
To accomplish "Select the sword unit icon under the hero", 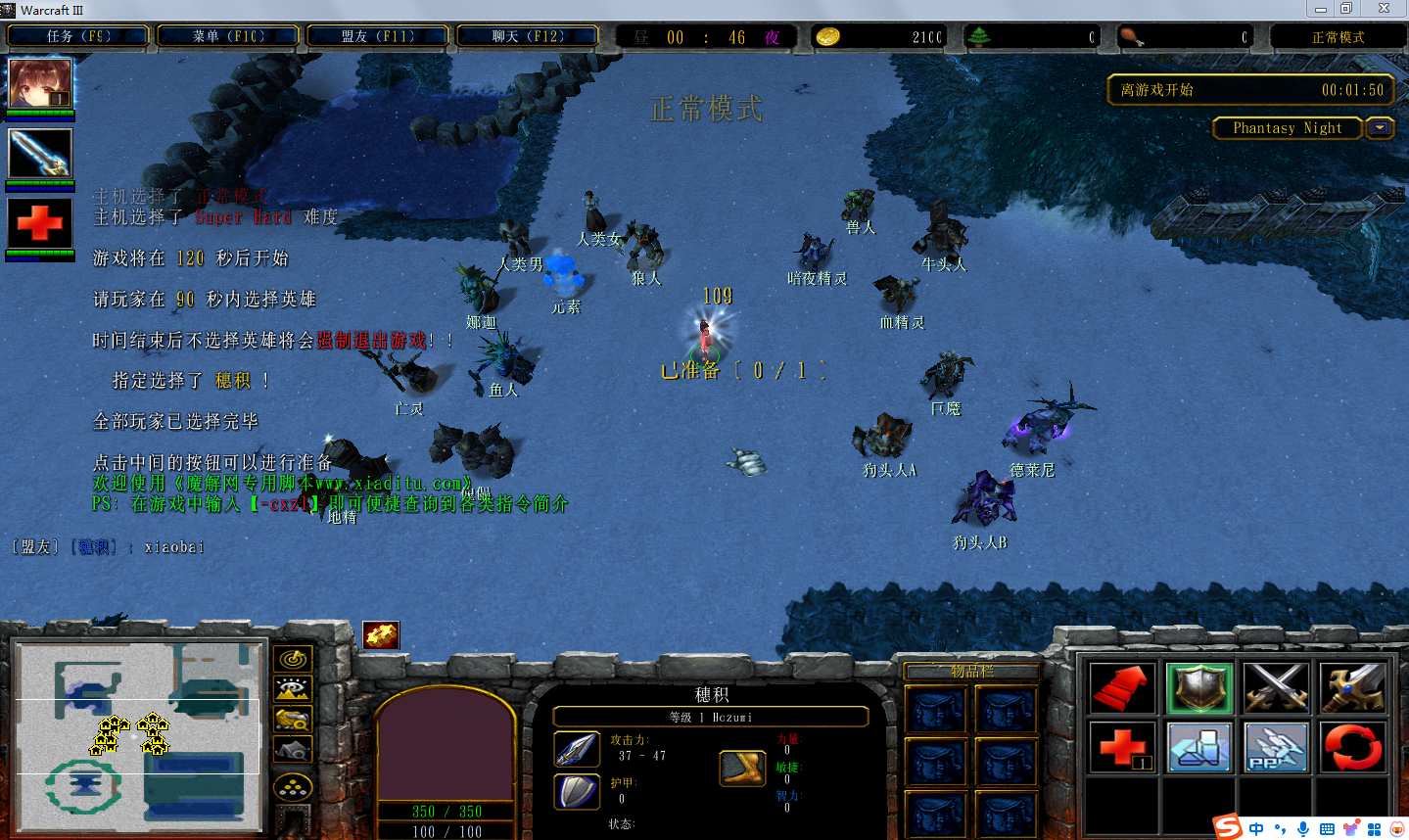I will [40, 154].
